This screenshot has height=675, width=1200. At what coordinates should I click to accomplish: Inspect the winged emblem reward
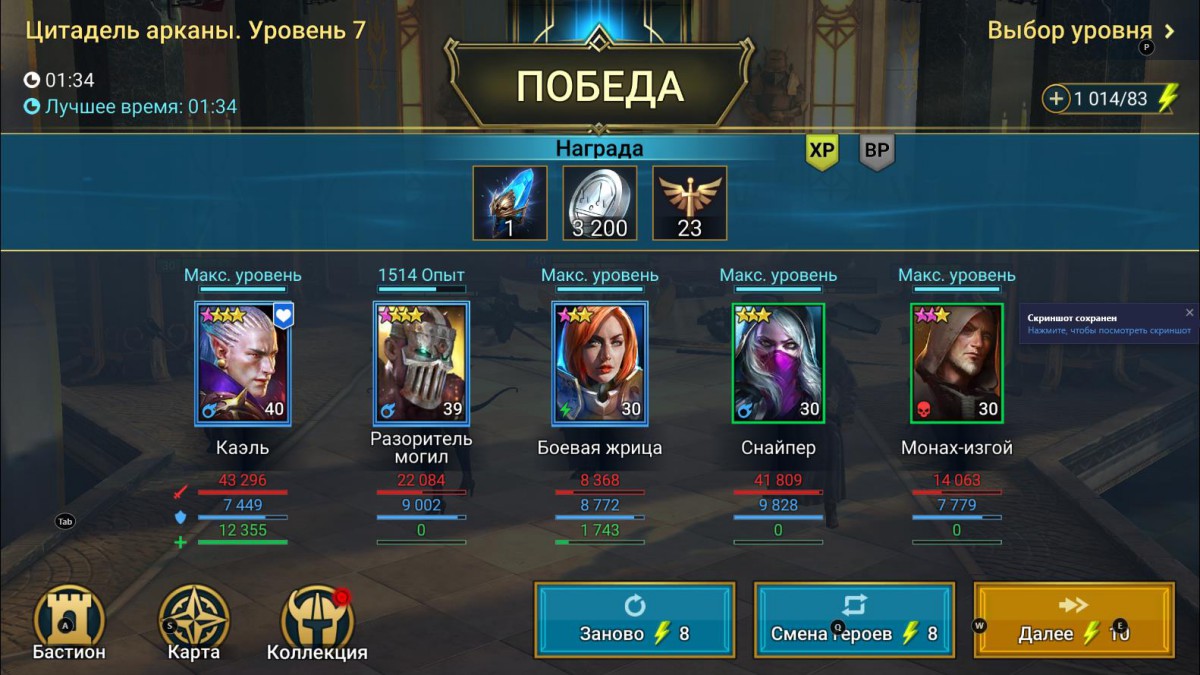pos(690,203)
